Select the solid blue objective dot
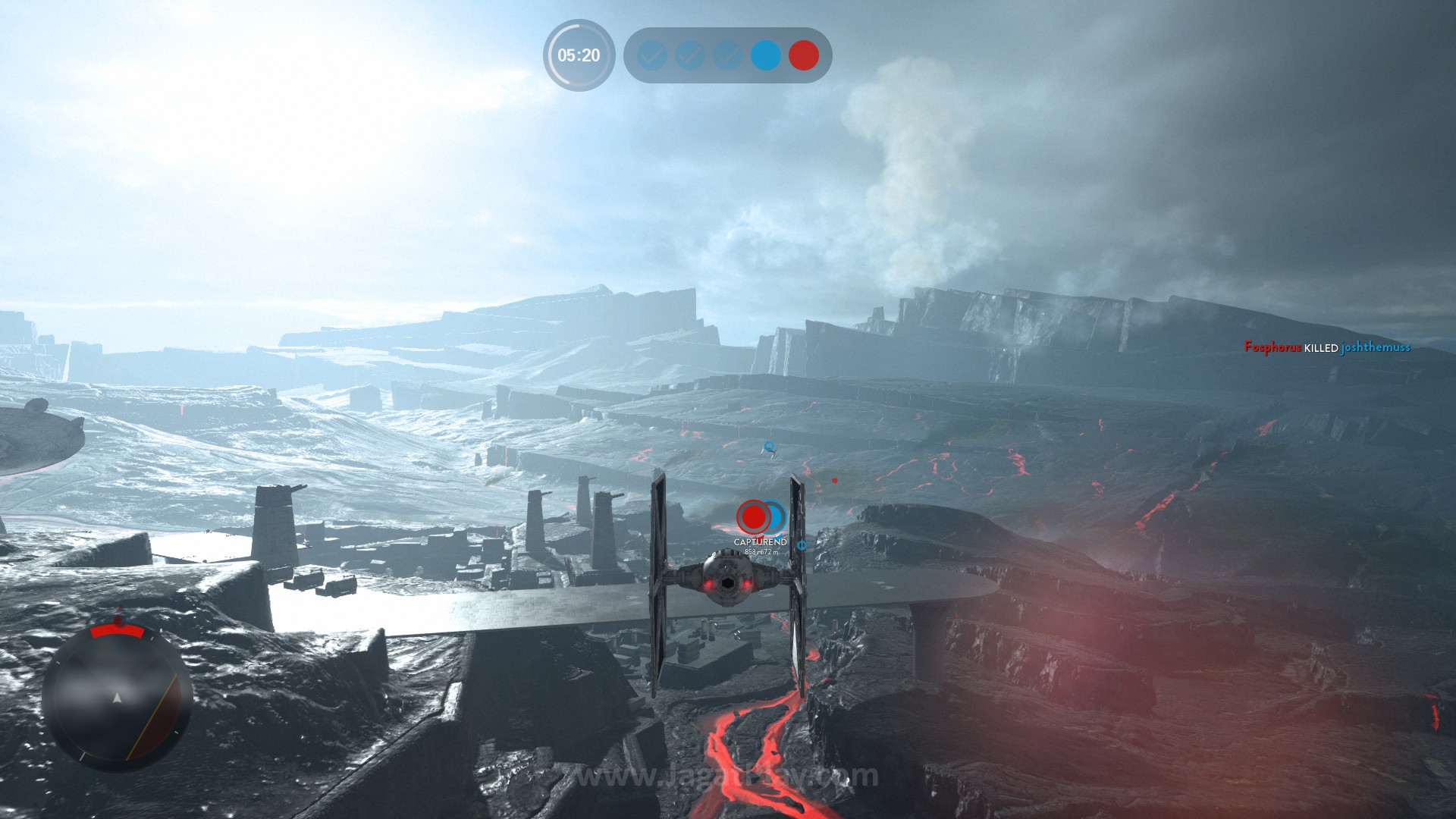Screen dimensions: 1456x819 [765, 55]
